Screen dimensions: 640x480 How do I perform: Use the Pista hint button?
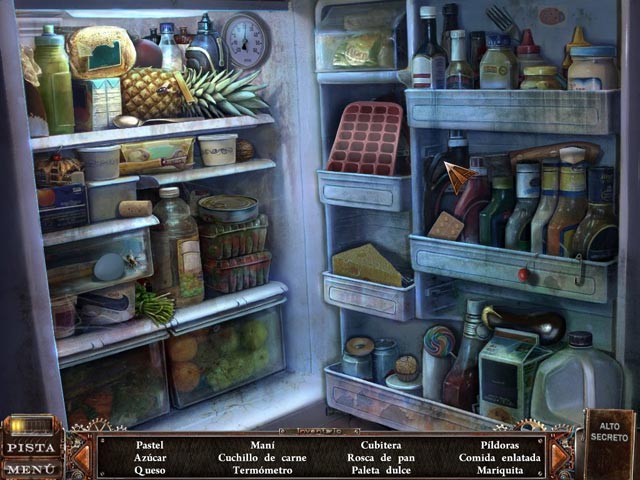[x=30, y=447]
